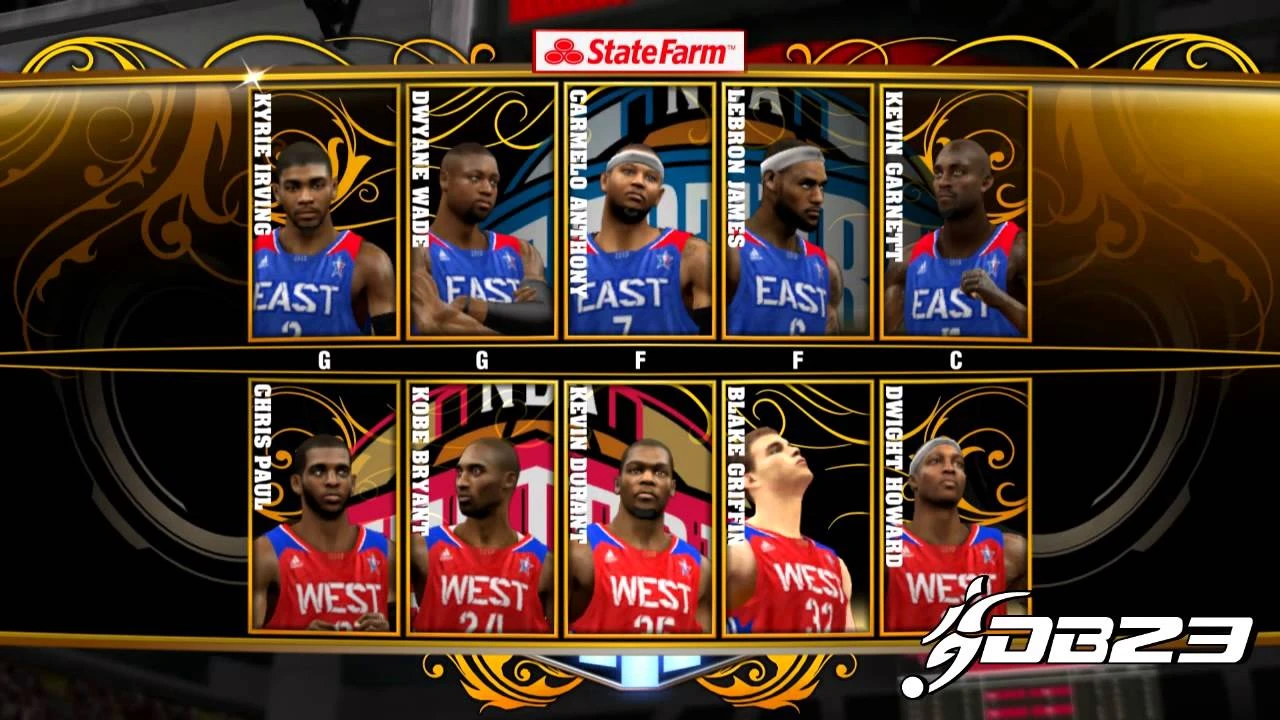
Task: Click the F label under Carmelo Anthony
Action: 640,360
